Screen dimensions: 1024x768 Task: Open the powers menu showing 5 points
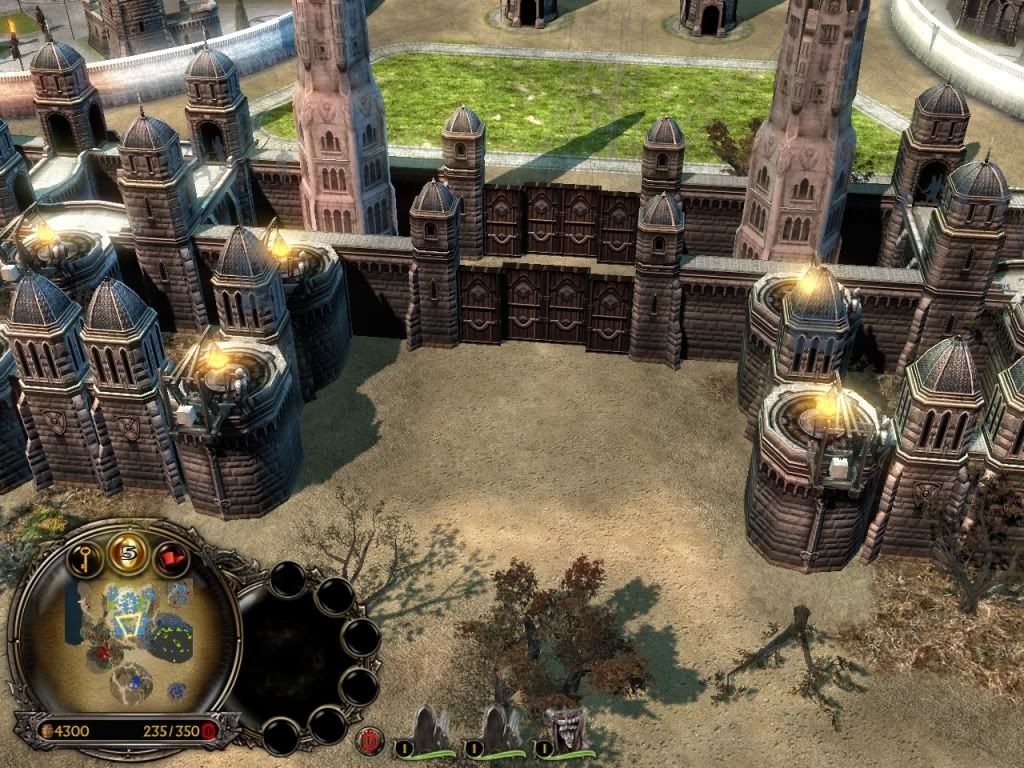pos(128,553)
